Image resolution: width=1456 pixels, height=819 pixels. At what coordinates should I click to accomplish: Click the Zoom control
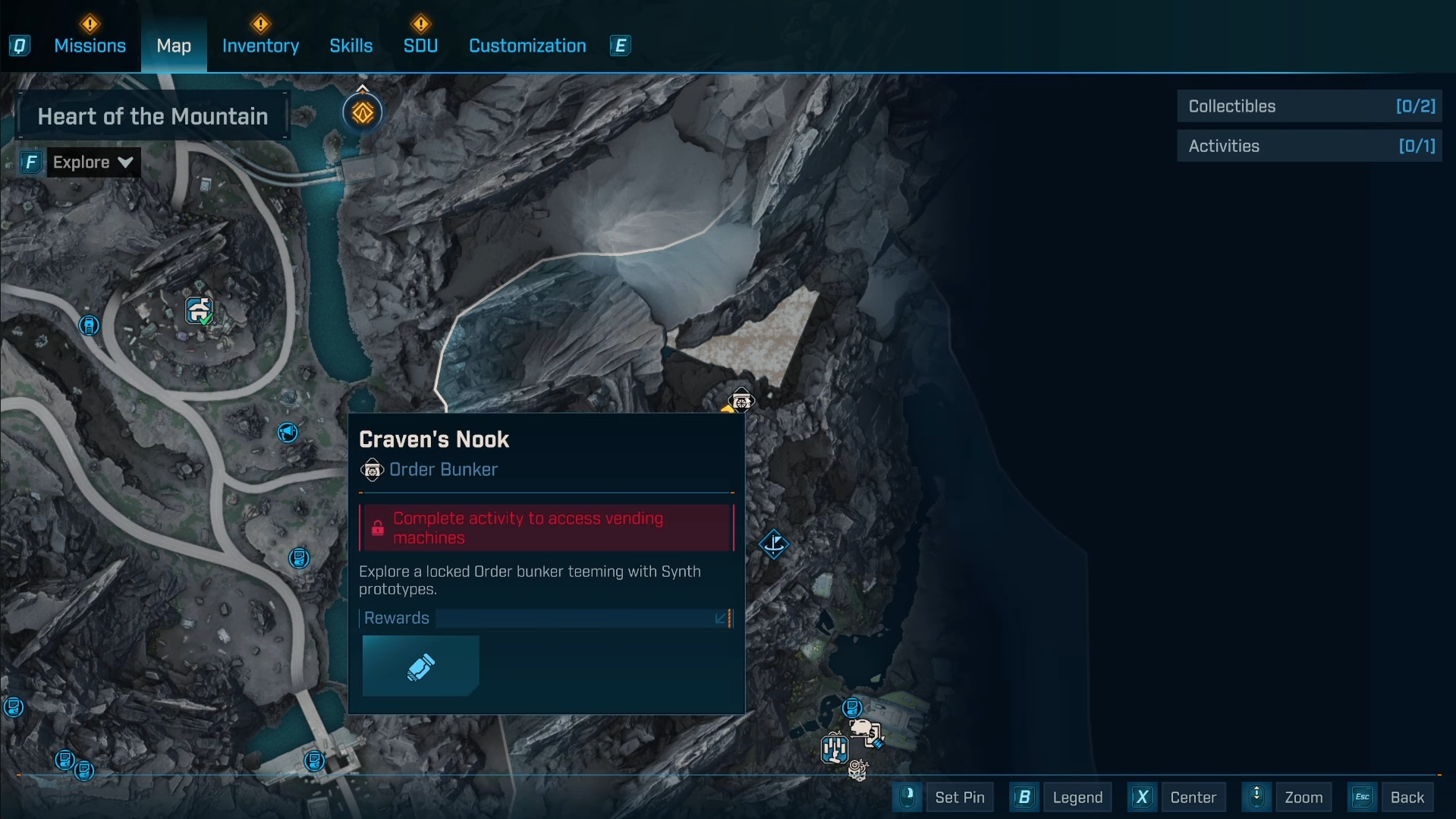pyautogui.click(x=1303, y=797)
